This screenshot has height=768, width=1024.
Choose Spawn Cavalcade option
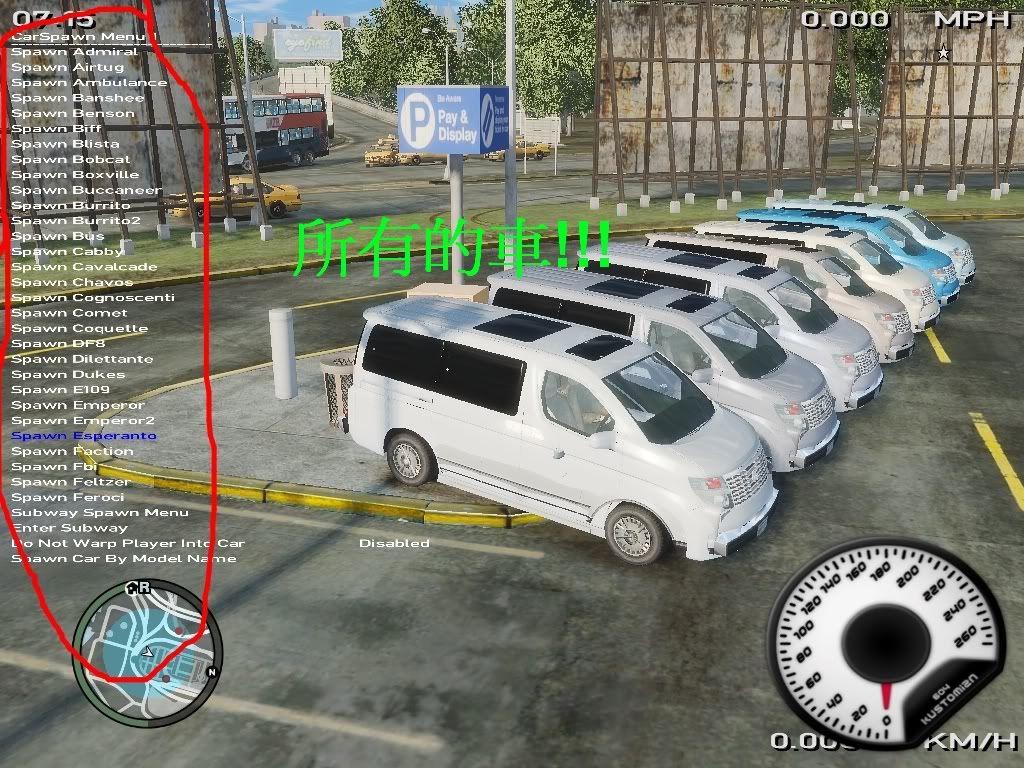84,267
